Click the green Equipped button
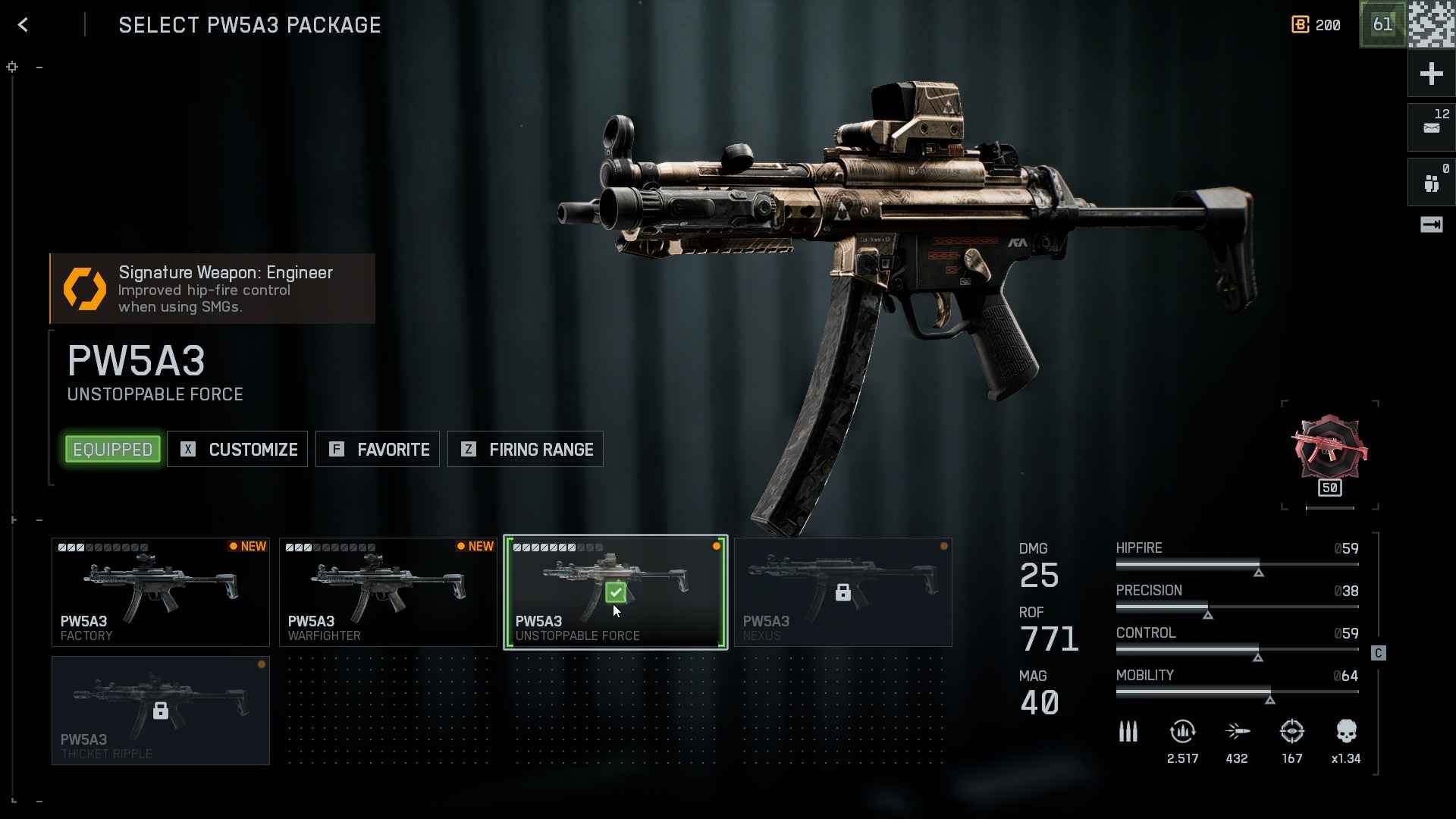Image resolution: width=1456 pixels, height=819 pixels. (x=113, y=450)
